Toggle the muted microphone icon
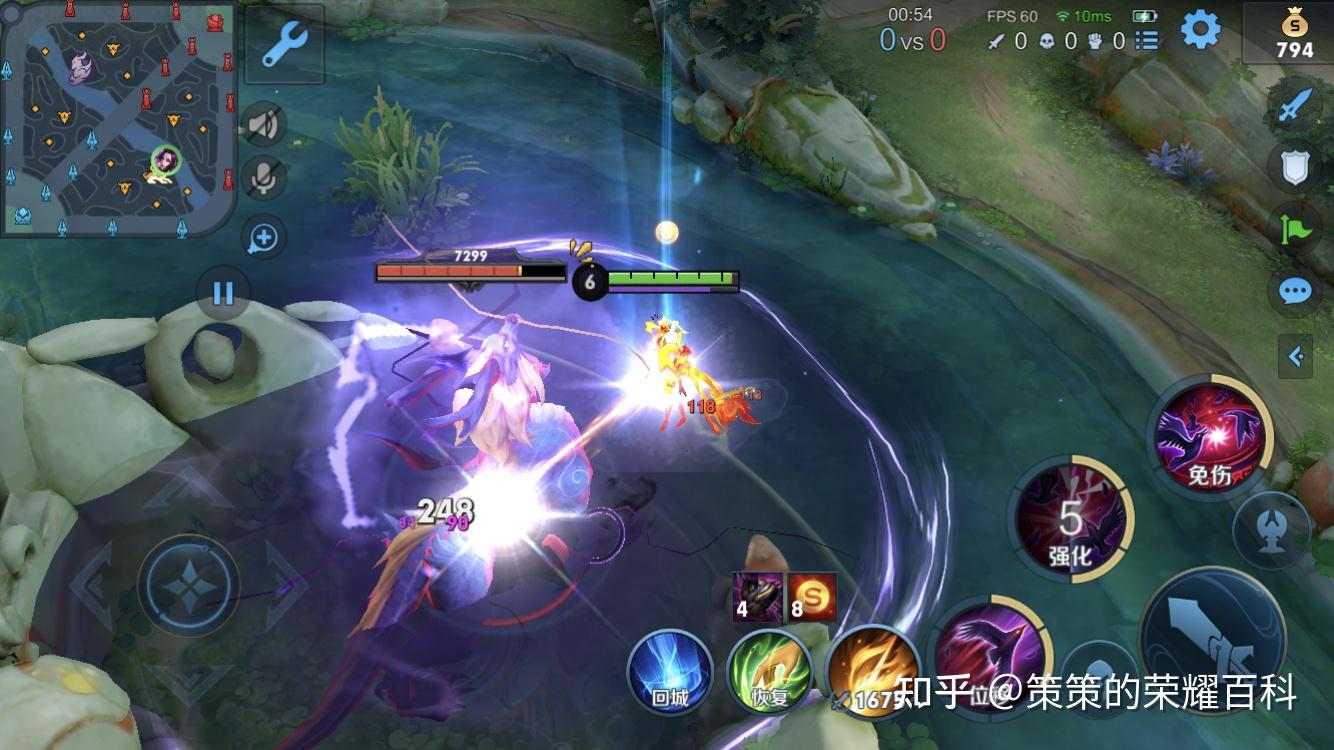The width and height of the screenshot is (1334, 750). click(x=263, y=178)
